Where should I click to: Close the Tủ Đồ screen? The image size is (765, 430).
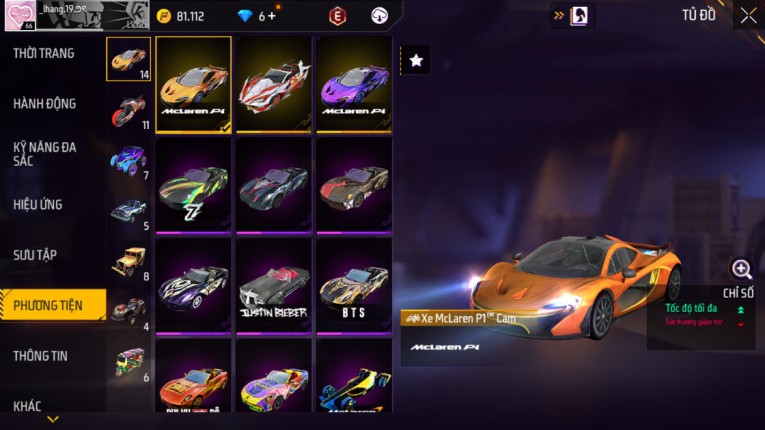click(x=748, y=15)
